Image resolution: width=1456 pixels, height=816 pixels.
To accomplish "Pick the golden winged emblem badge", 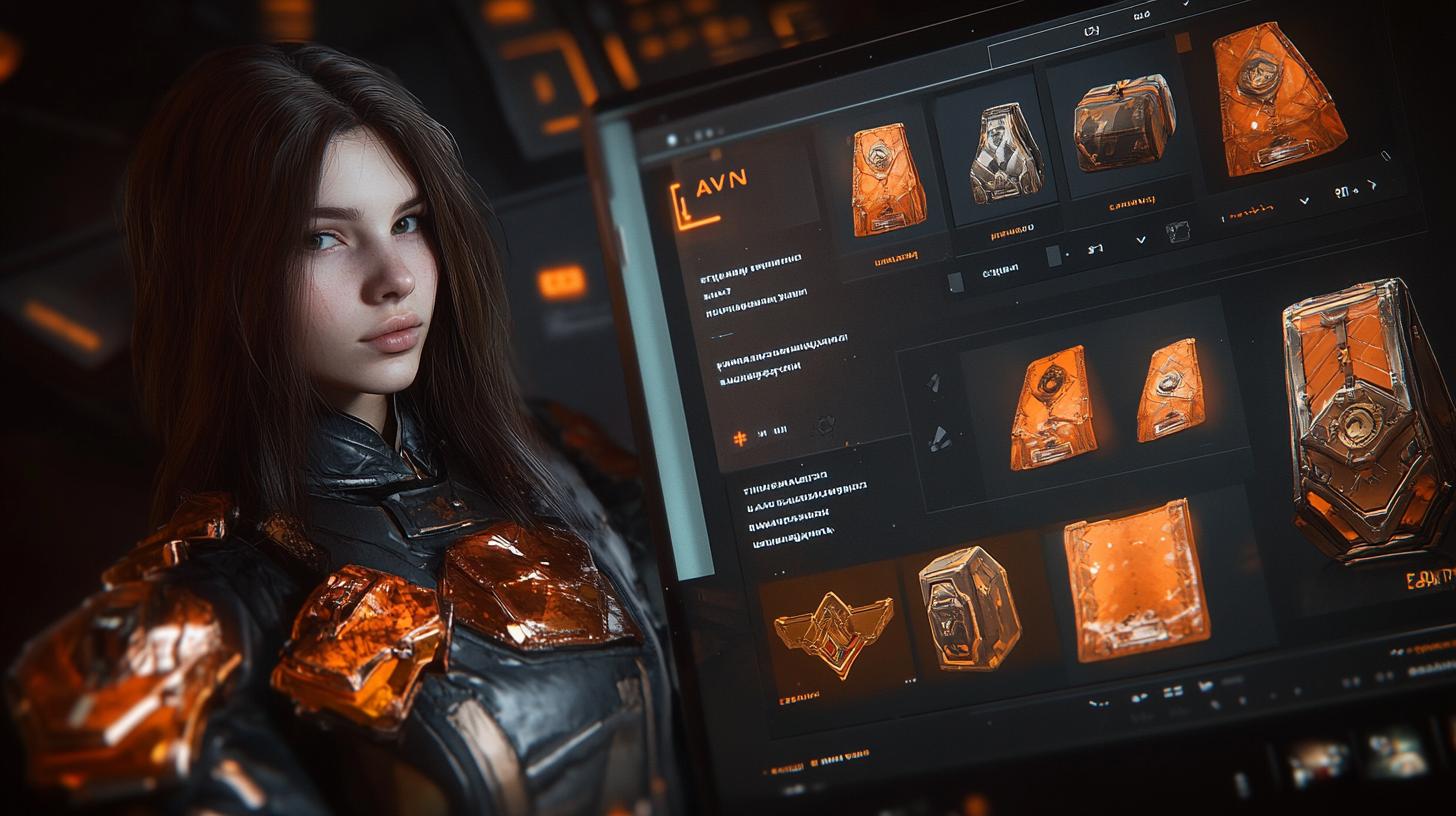I will click(834, 631).
